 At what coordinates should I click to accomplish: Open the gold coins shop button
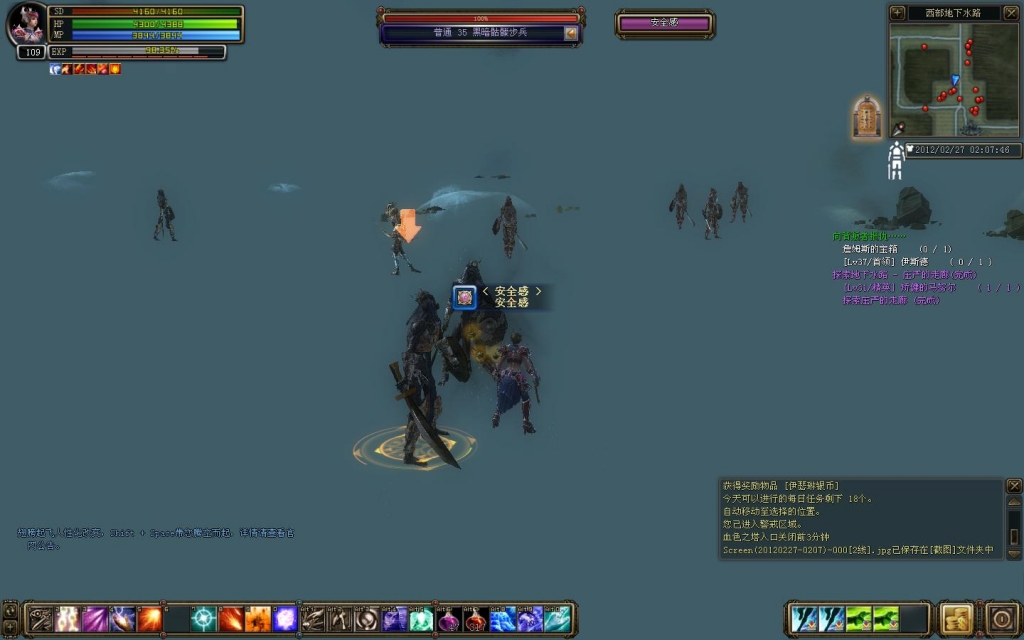click(x=956, y=618)
